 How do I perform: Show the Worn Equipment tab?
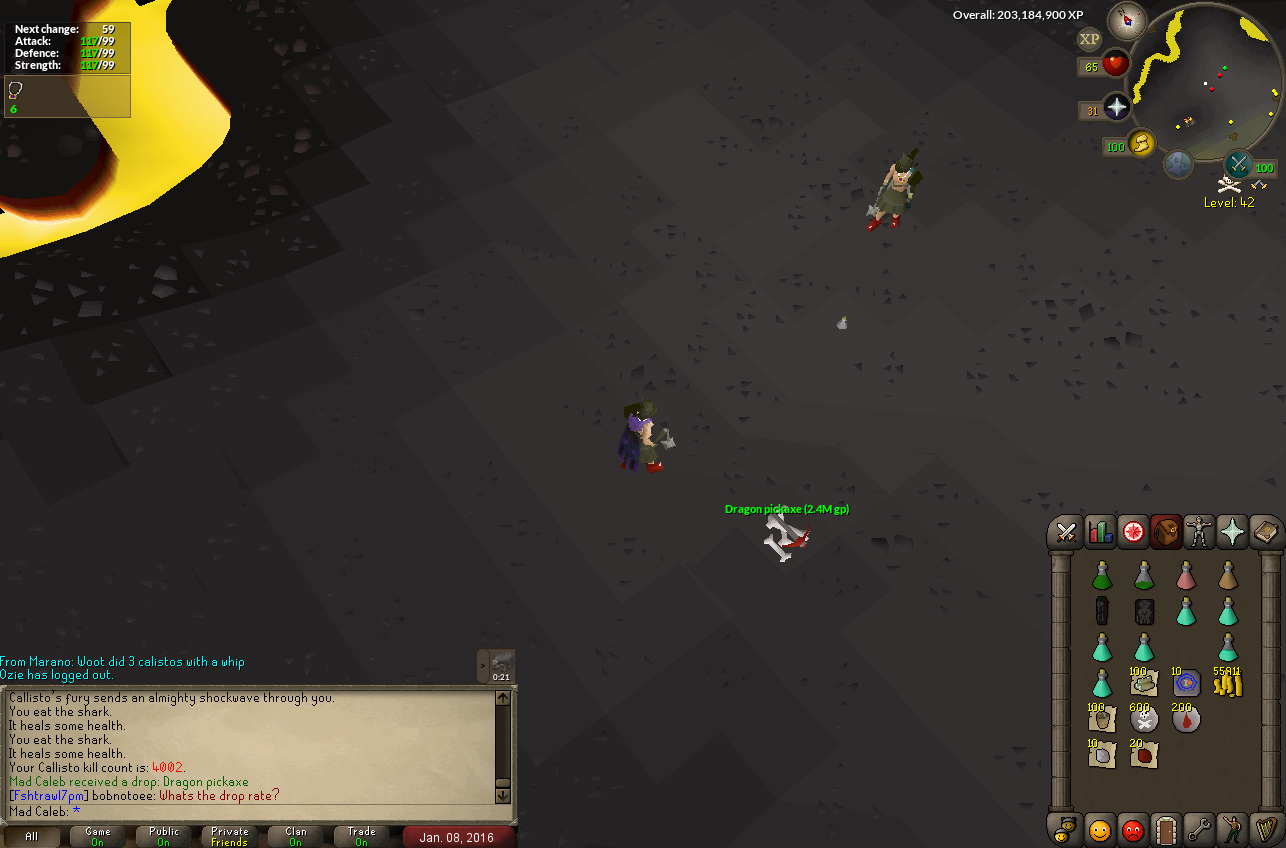[1199, 532]
